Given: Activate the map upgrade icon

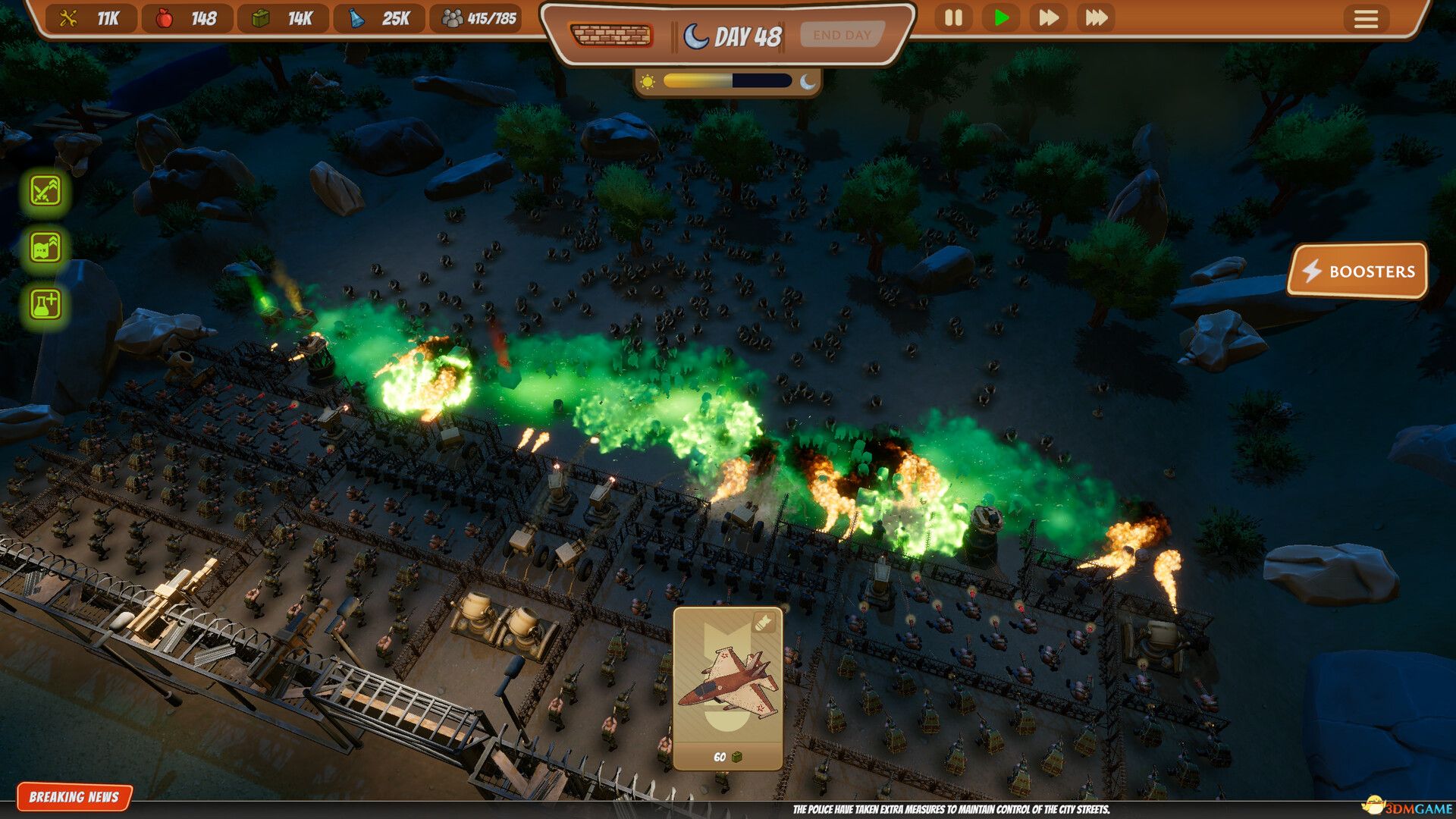Looking at the screenshot, I should (45, 247).
